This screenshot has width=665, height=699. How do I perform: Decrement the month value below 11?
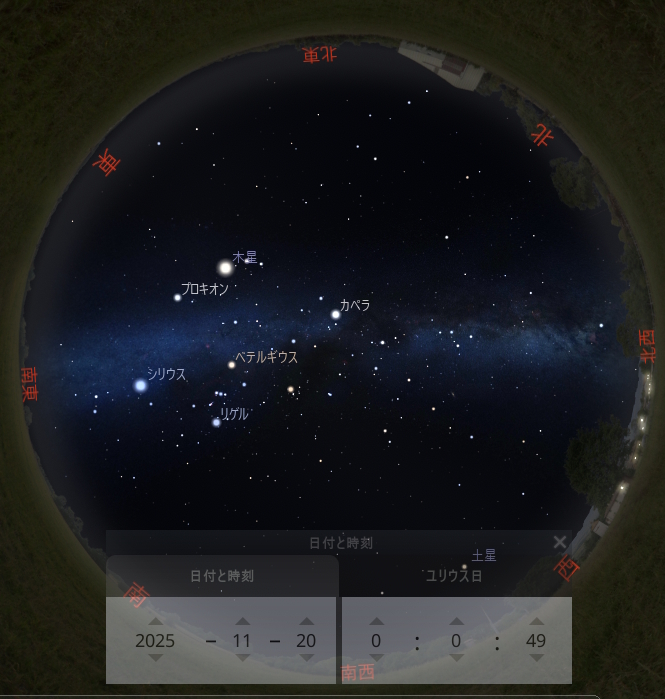[242, 658]
